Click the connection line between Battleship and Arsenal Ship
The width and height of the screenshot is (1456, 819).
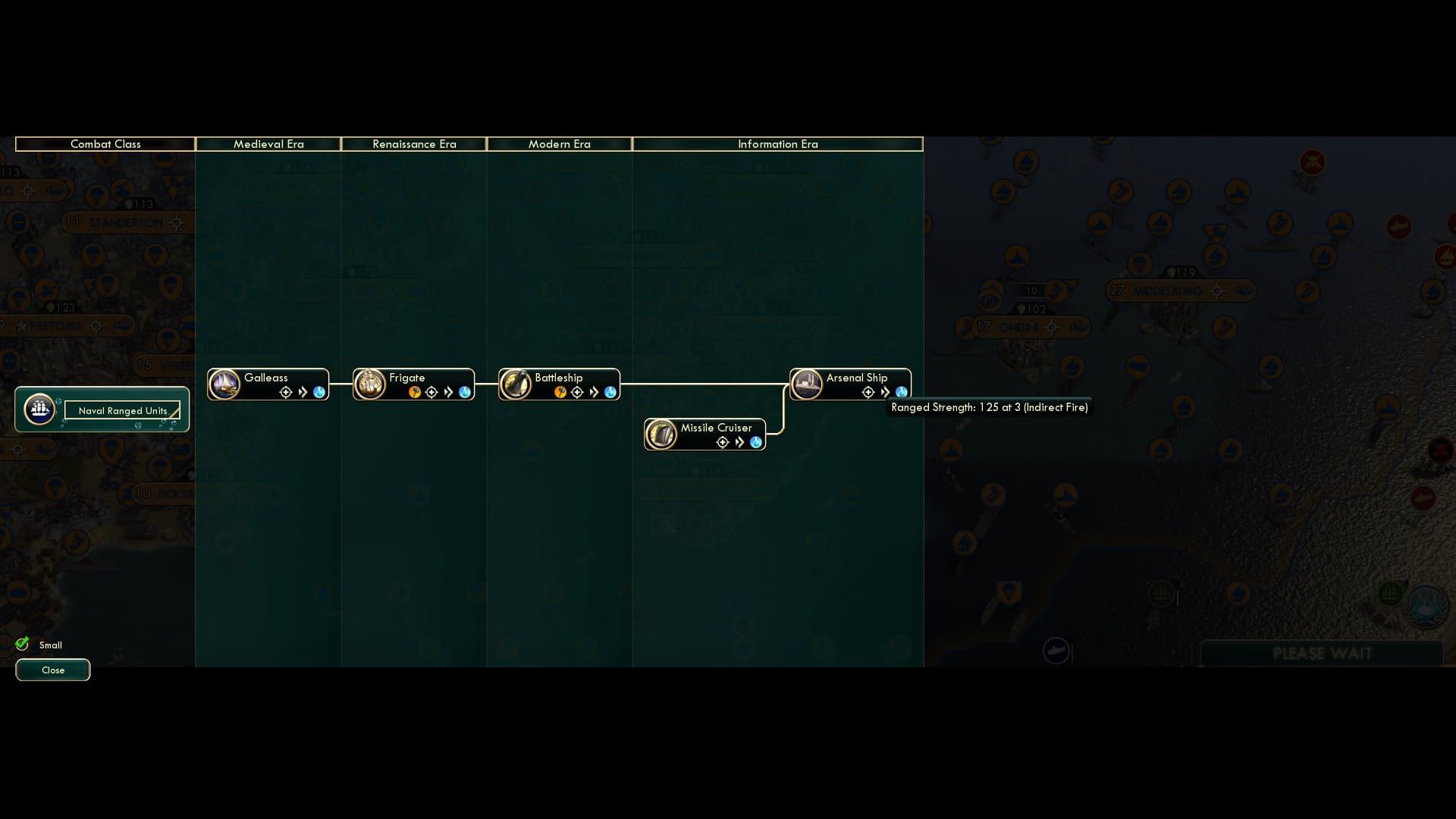(x=705, y=384)
